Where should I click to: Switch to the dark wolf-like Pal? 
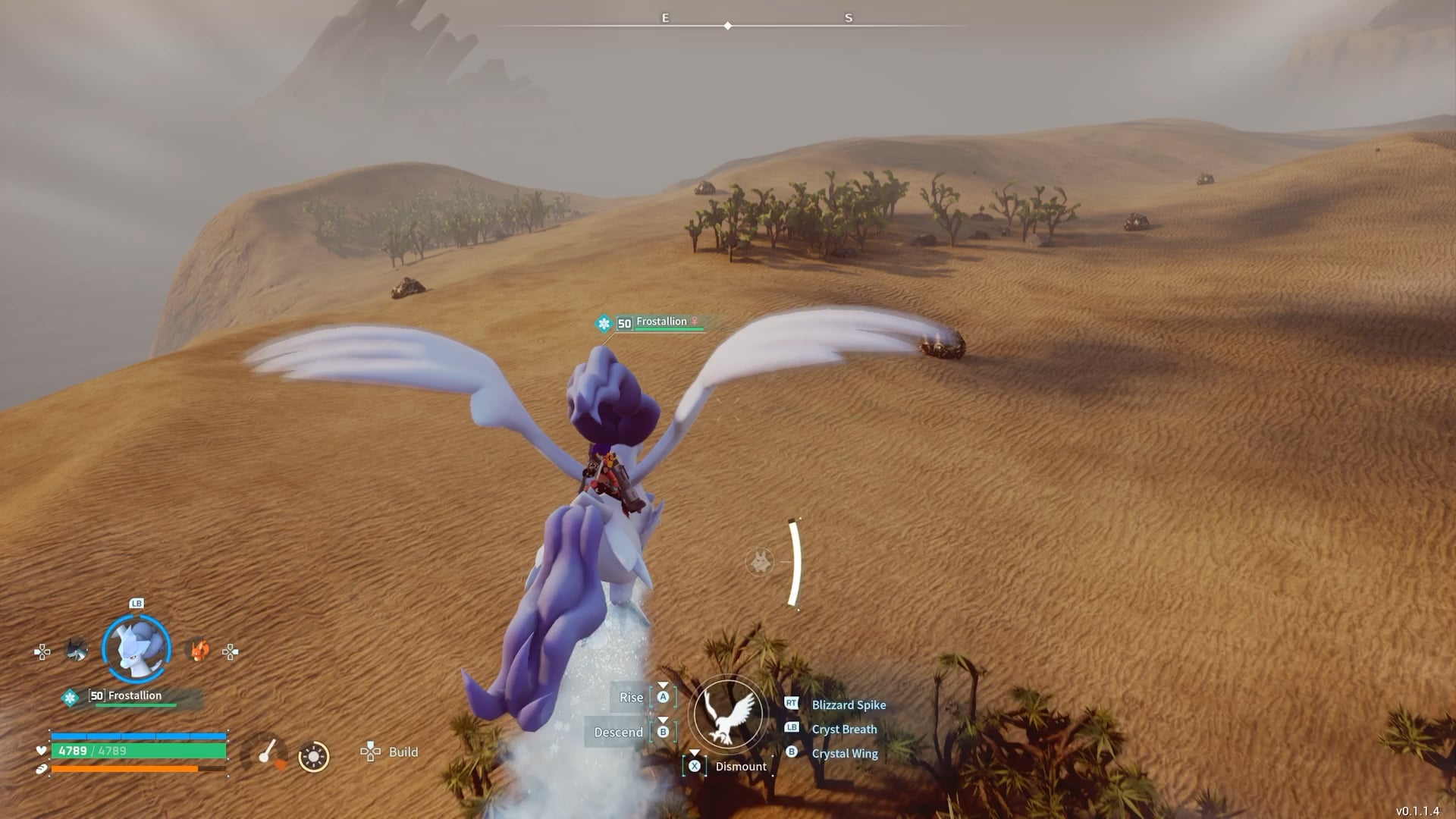(77, 650)
